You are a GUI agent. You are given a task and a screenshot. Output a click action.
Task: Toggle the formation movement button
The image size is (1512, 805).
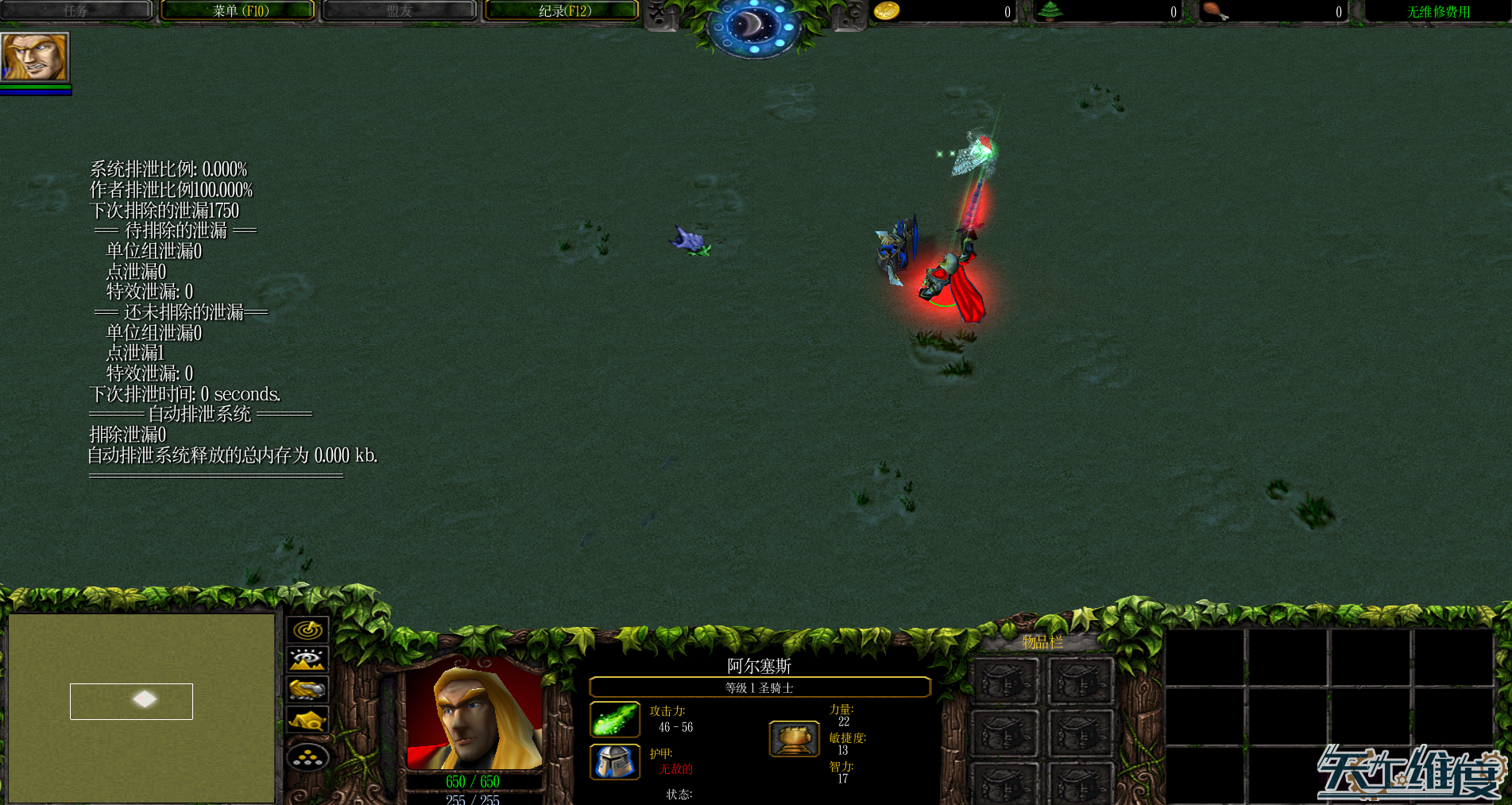pos(307,757)
